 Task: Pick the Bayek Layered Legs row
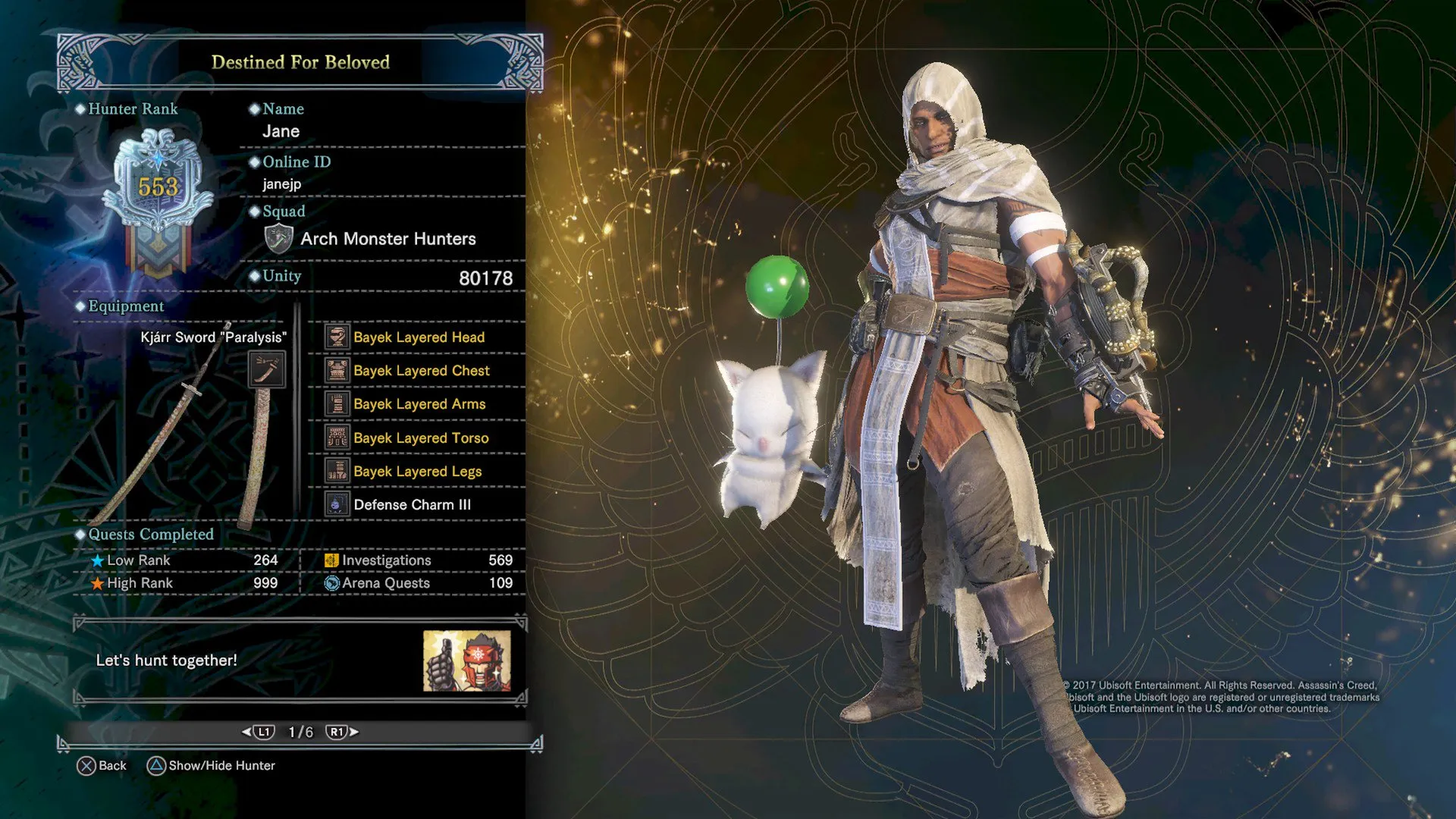416,472
